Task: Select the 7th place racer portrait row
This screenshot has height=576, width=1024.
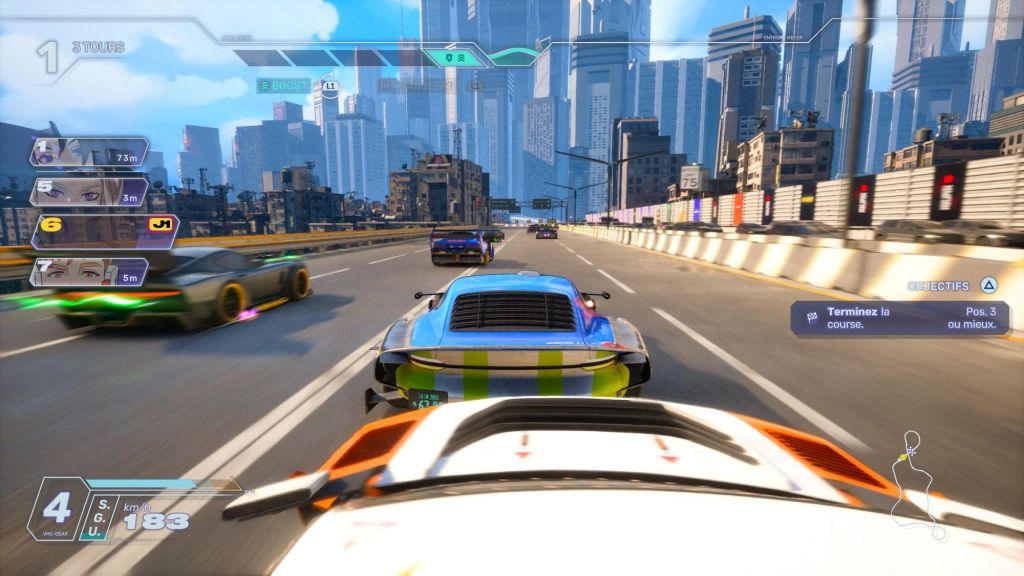Action: tap(88, 271)
